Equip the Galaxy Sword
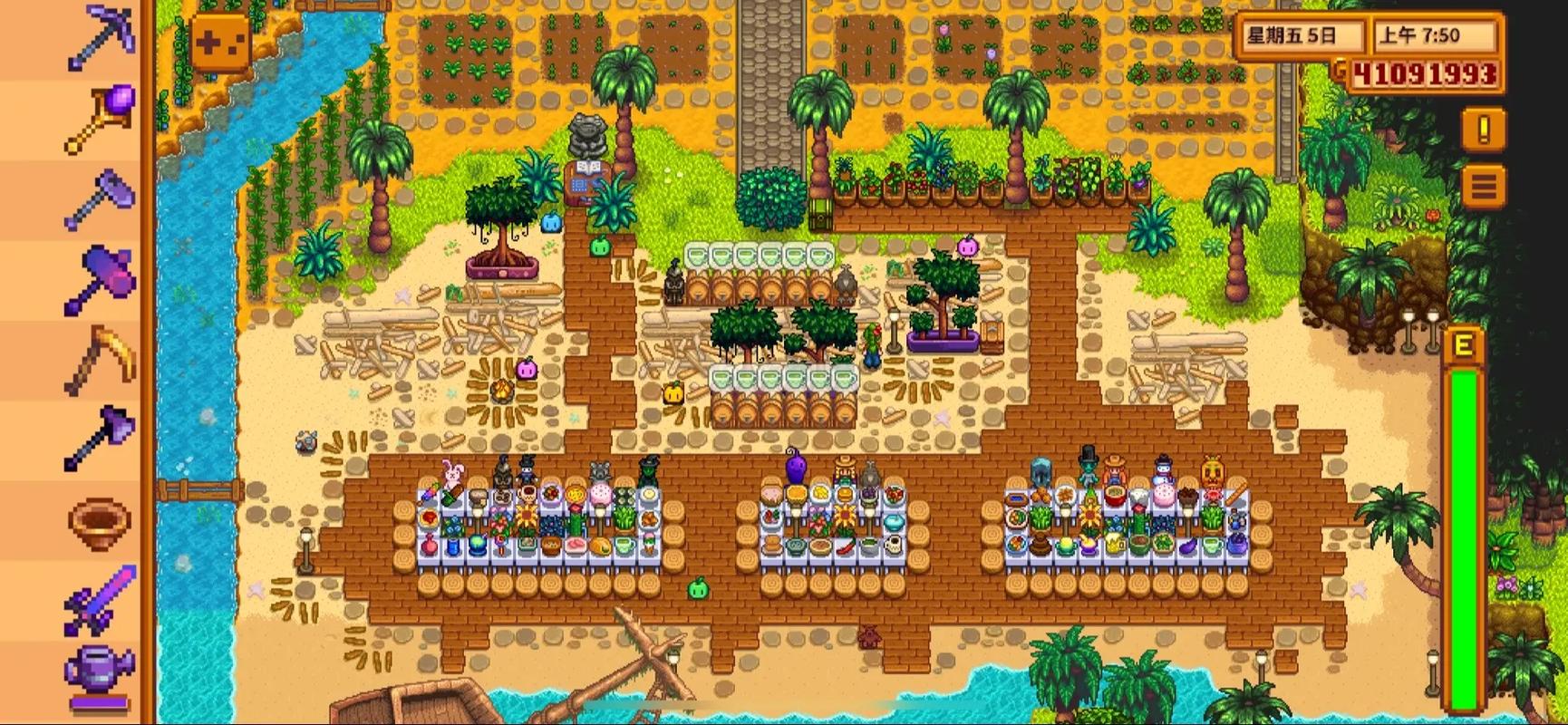 (x=100, y=598)
